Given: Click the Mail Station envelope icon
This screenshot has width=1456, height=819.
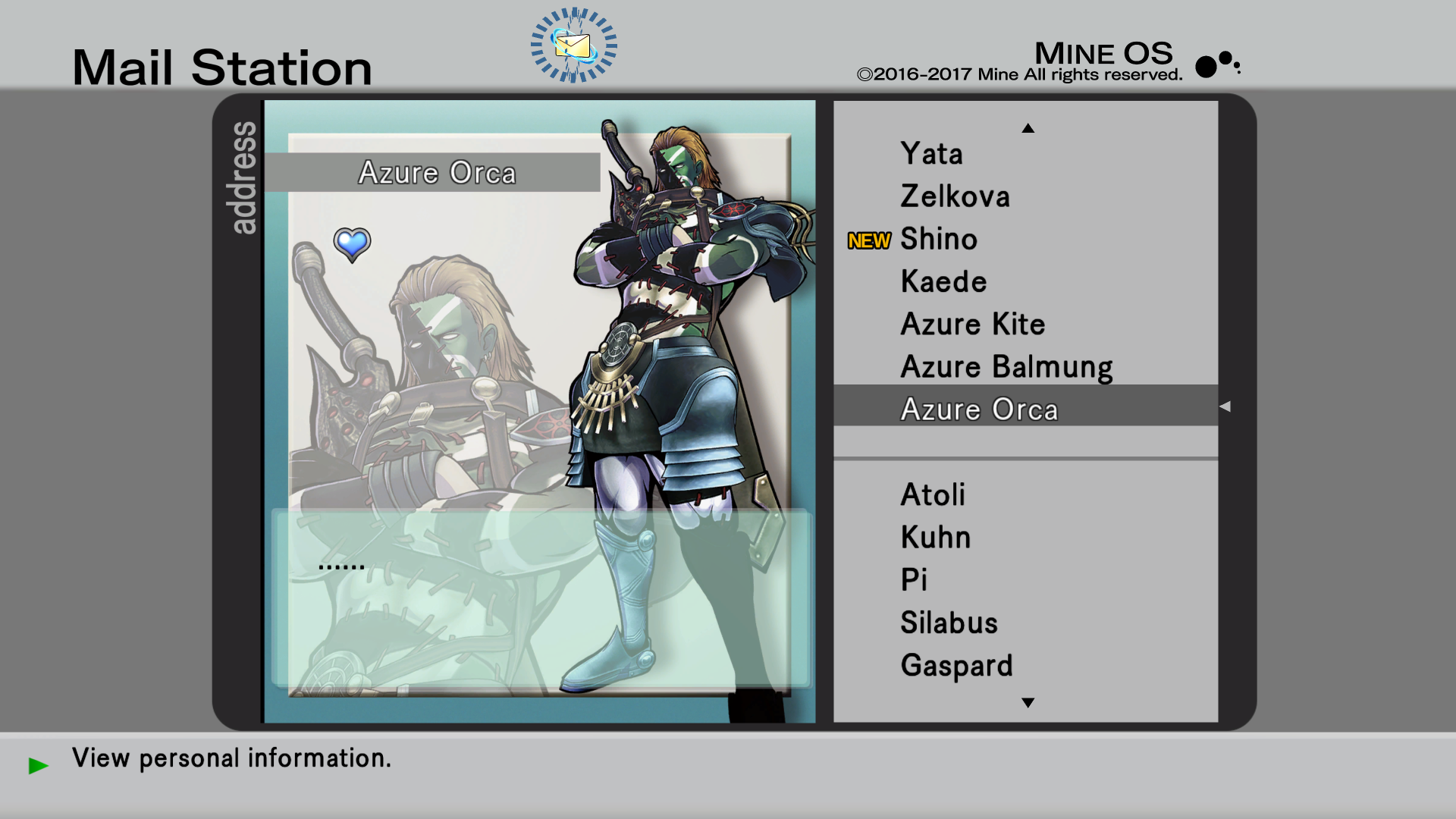Looking at the screenshot, I should coord(573,45).
